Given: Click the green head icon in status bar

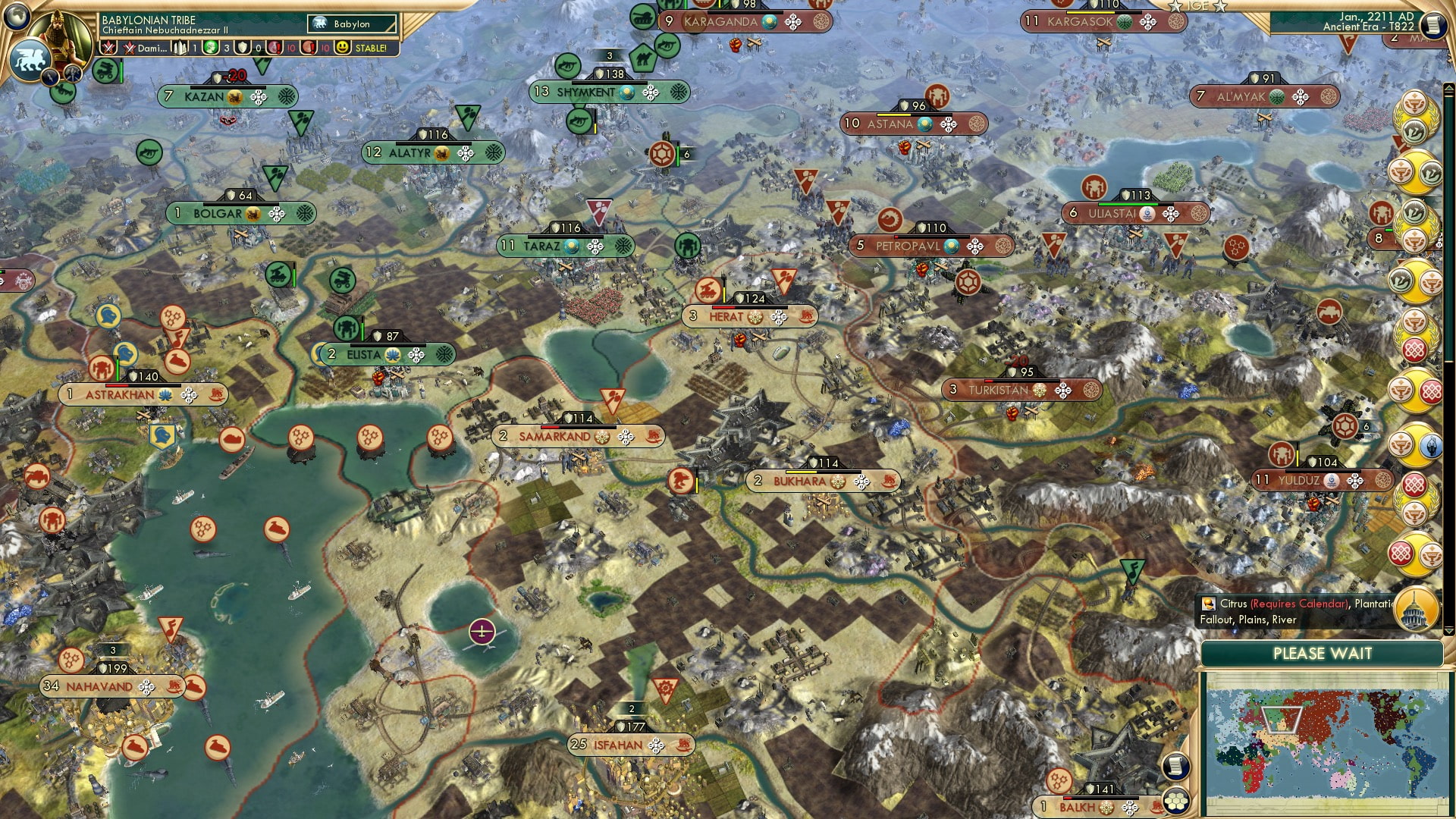Looking at the screenshot, I should (212, 48).
